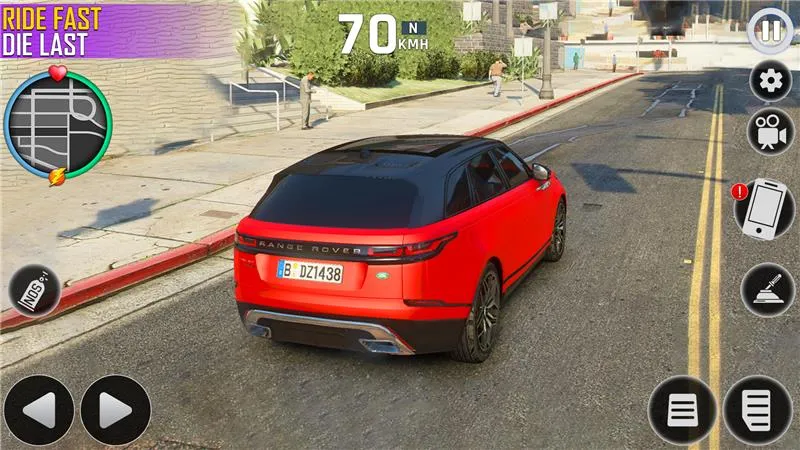This screenshot has width=800, height=450.
Task: Open the circular street minimap
Action: tap(57, 124)
